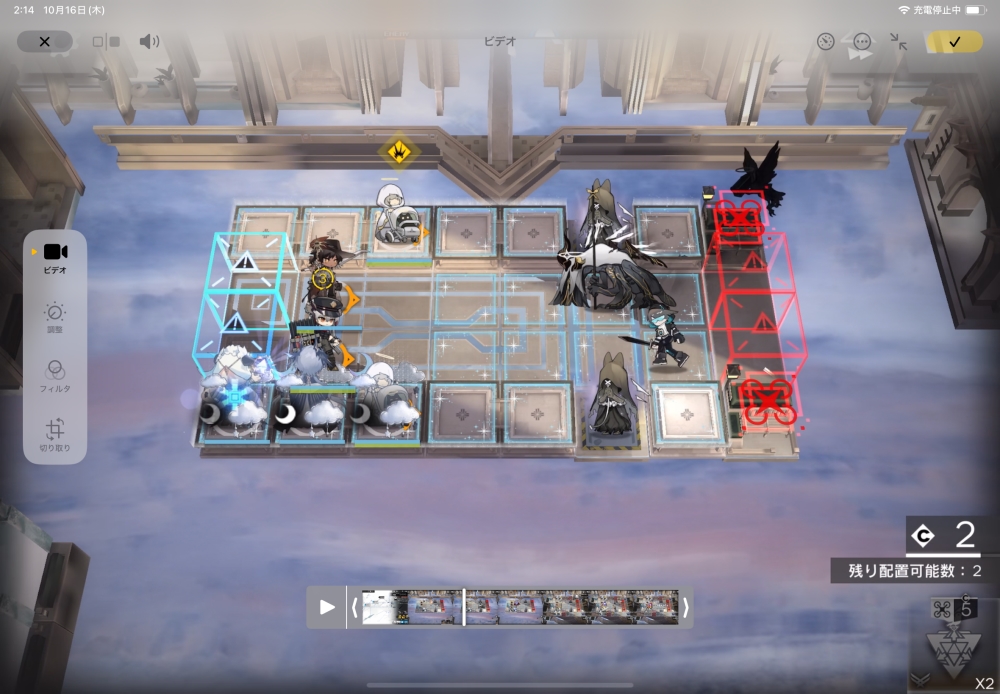Toggle the video sound speaker icon

tap(149, 41)
